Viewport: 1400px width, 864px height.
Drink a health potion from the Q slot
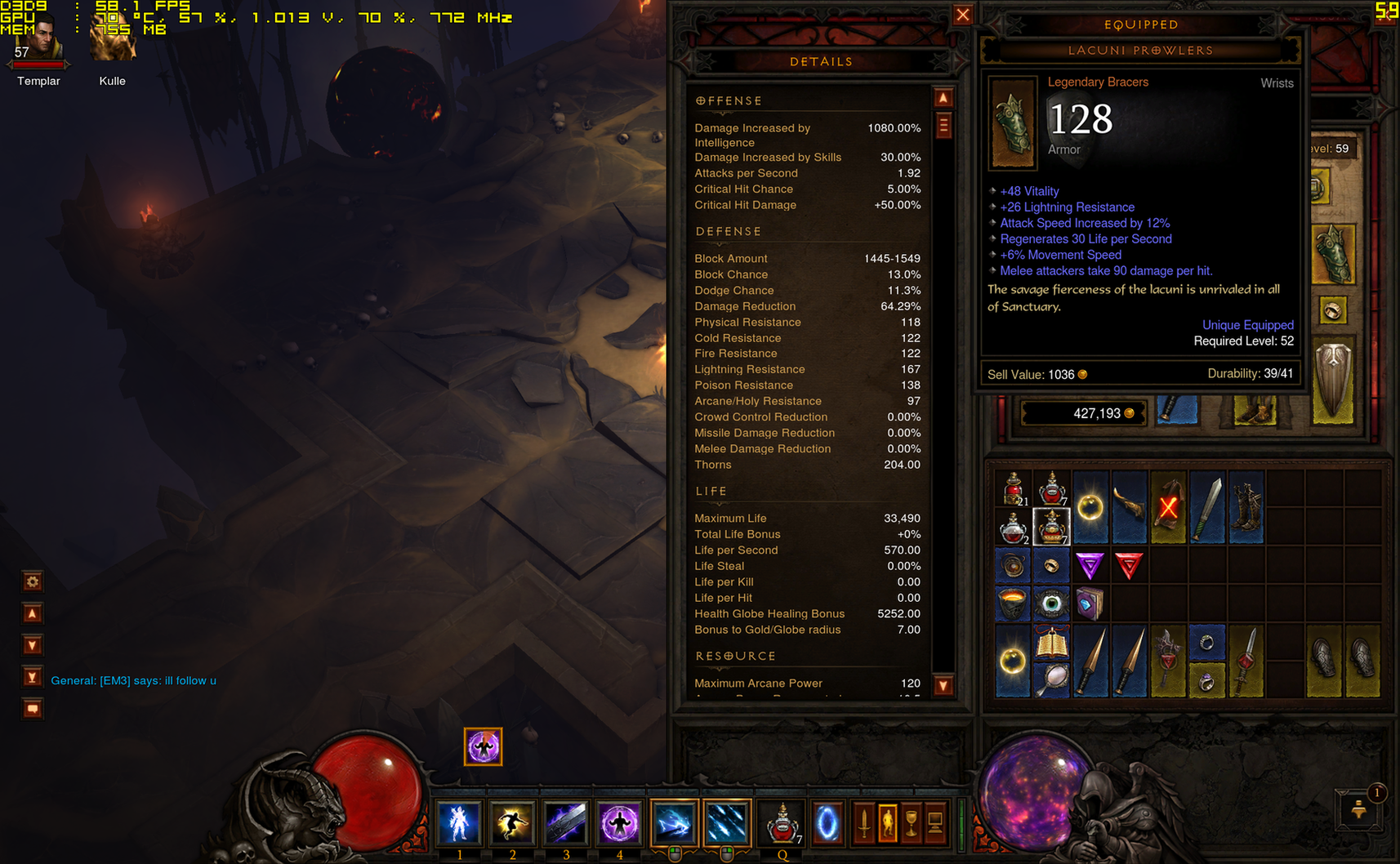click(782, 823)
